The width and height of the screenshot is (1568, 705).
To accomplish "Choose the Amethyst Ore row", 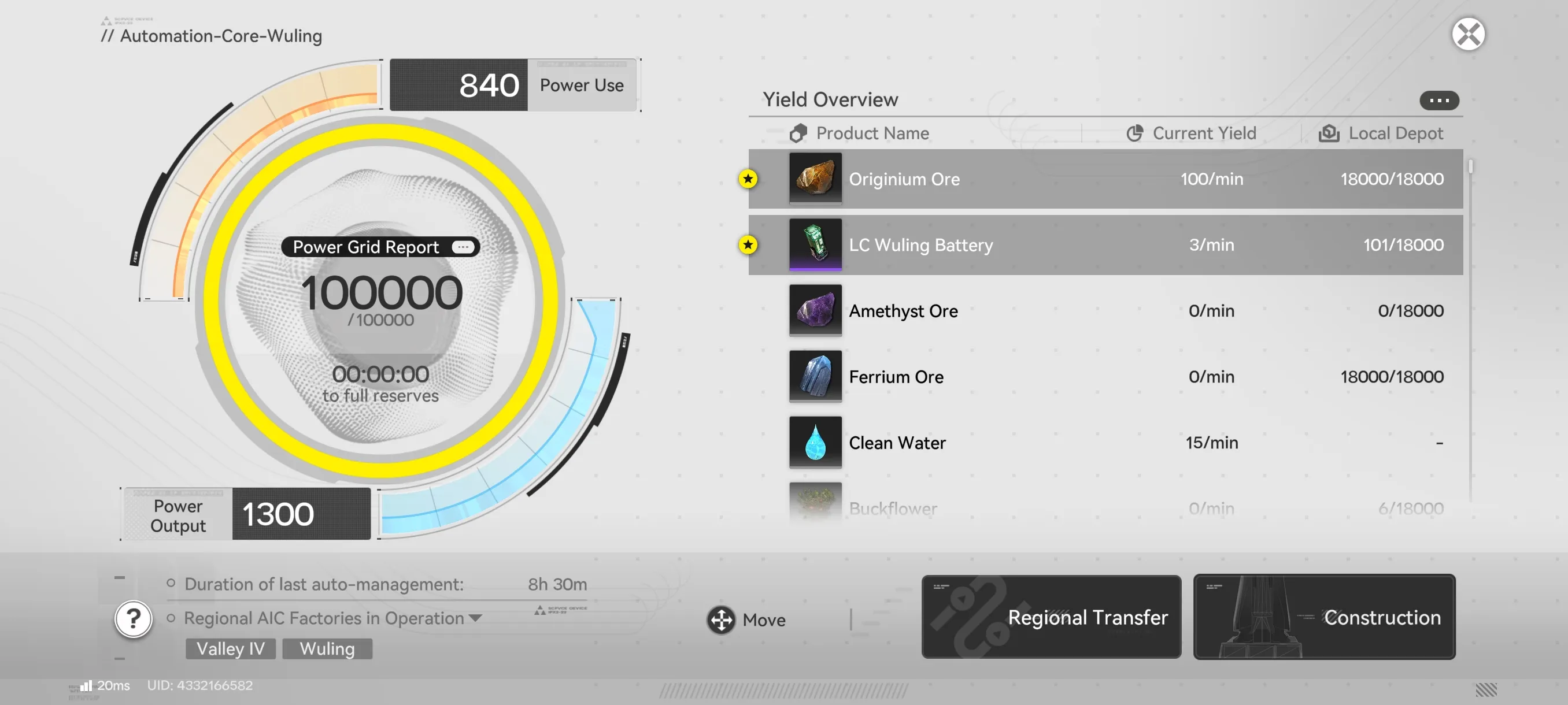I will coord(1105,311).
